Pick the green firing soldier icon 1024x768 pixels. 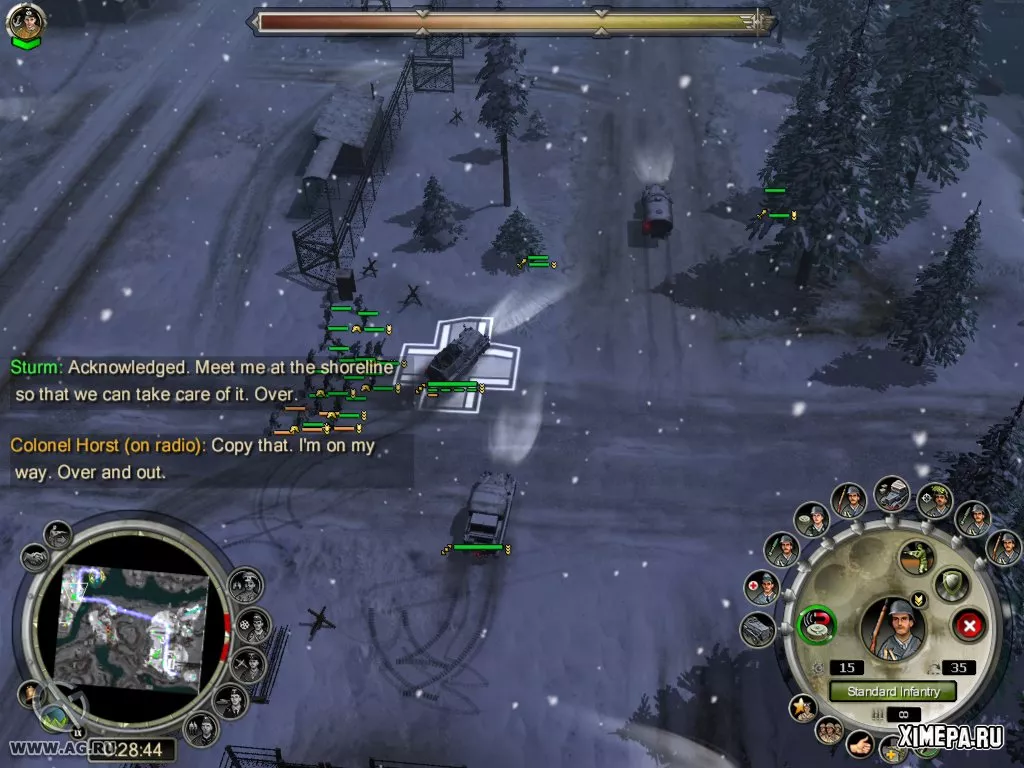[916, 557]
